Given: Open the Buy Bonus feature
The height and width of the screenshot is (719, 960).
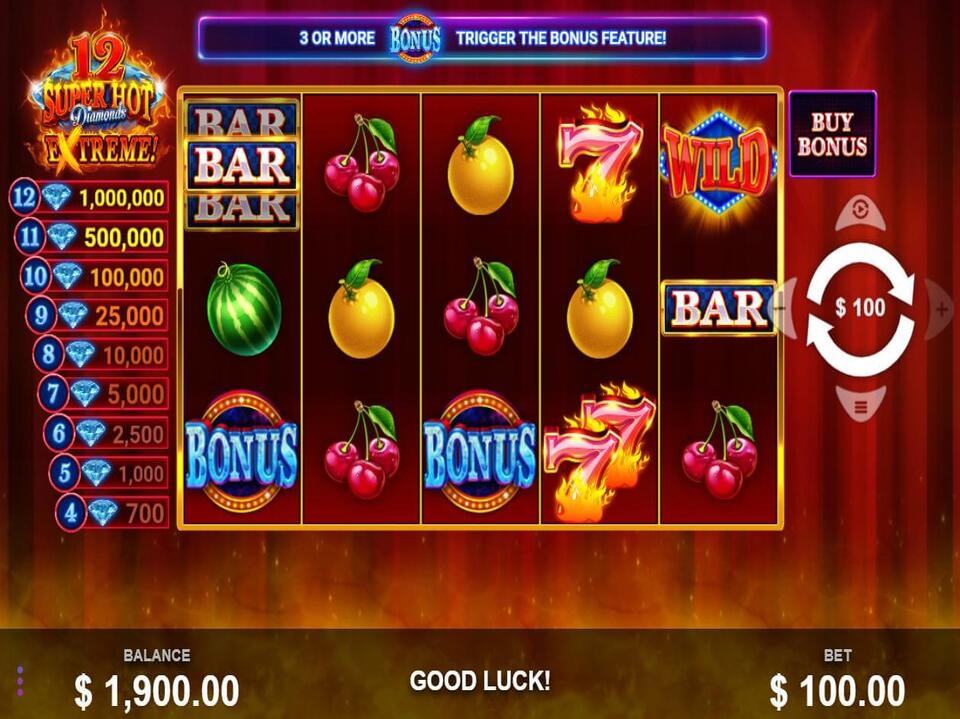Looking at the screenshot, I should coord(832,134).
